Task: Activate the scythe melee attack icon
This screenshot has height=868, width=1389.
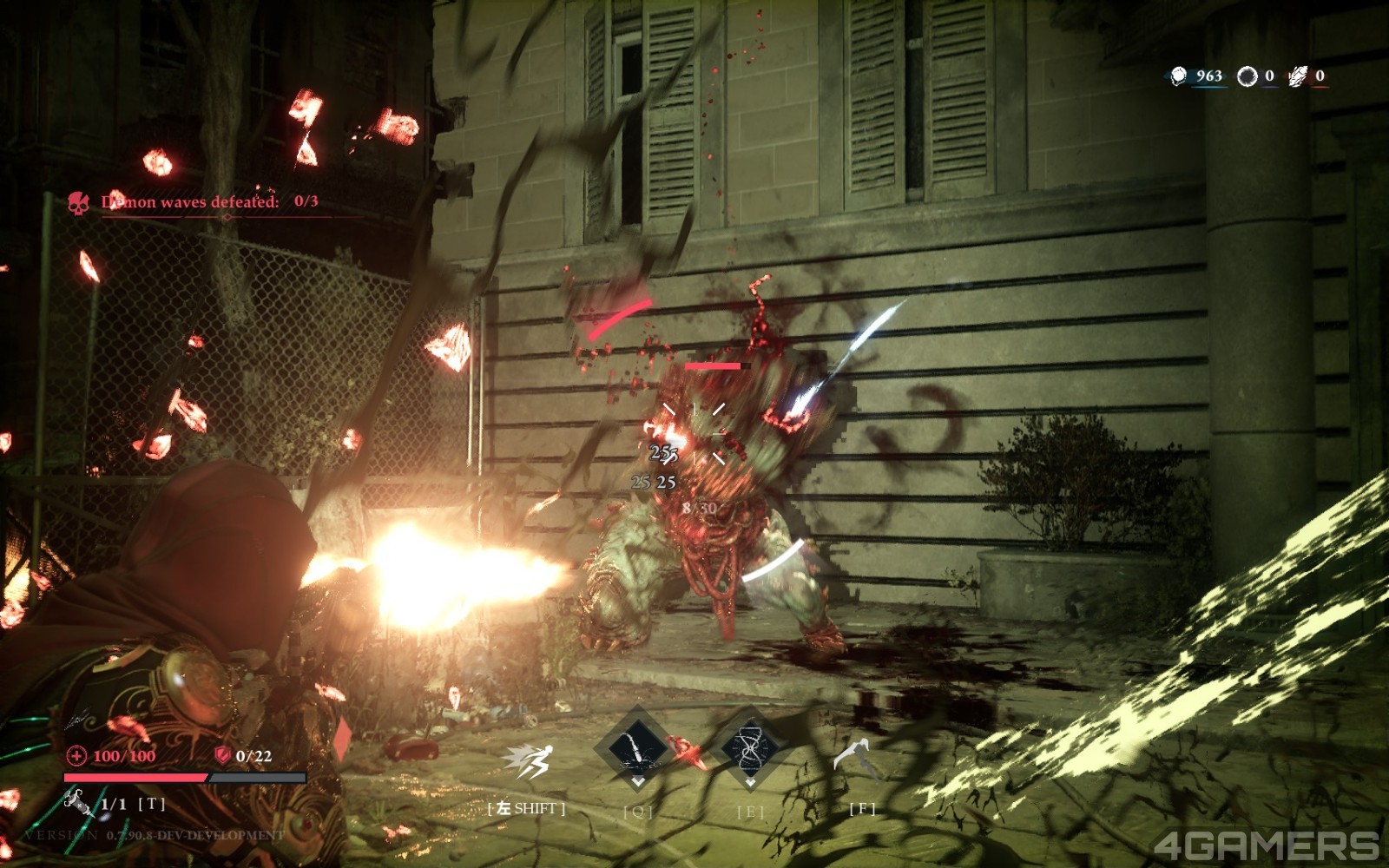Action: click(855, 758)
